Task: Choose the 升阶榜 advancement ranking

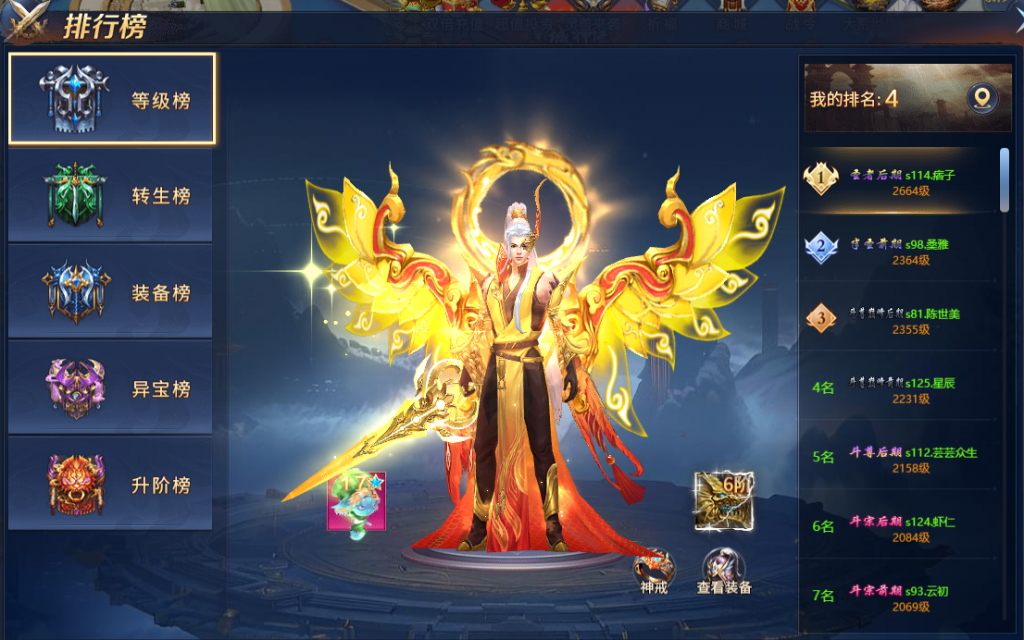Action: (x=110, y=484)
